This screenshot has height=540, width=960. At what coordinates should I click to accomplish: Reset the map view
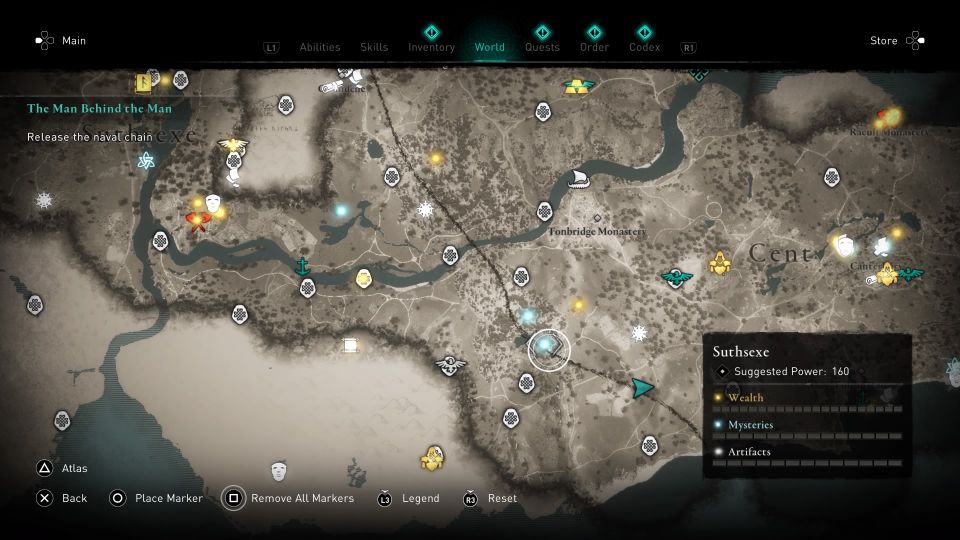(x=502, y=498)
